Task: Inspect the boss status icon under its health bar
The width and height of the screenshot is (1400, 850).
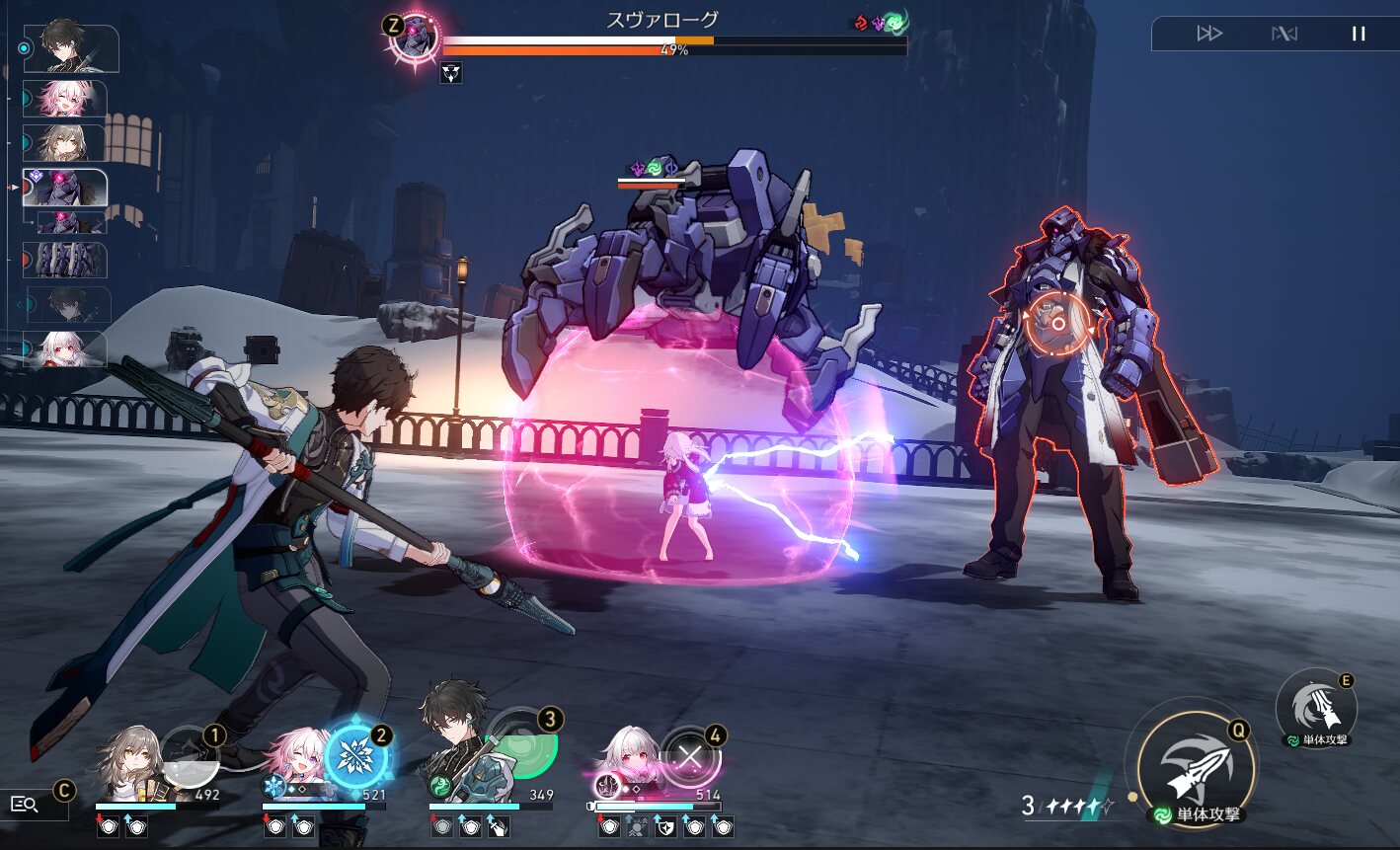Action: tap(450, 72)
